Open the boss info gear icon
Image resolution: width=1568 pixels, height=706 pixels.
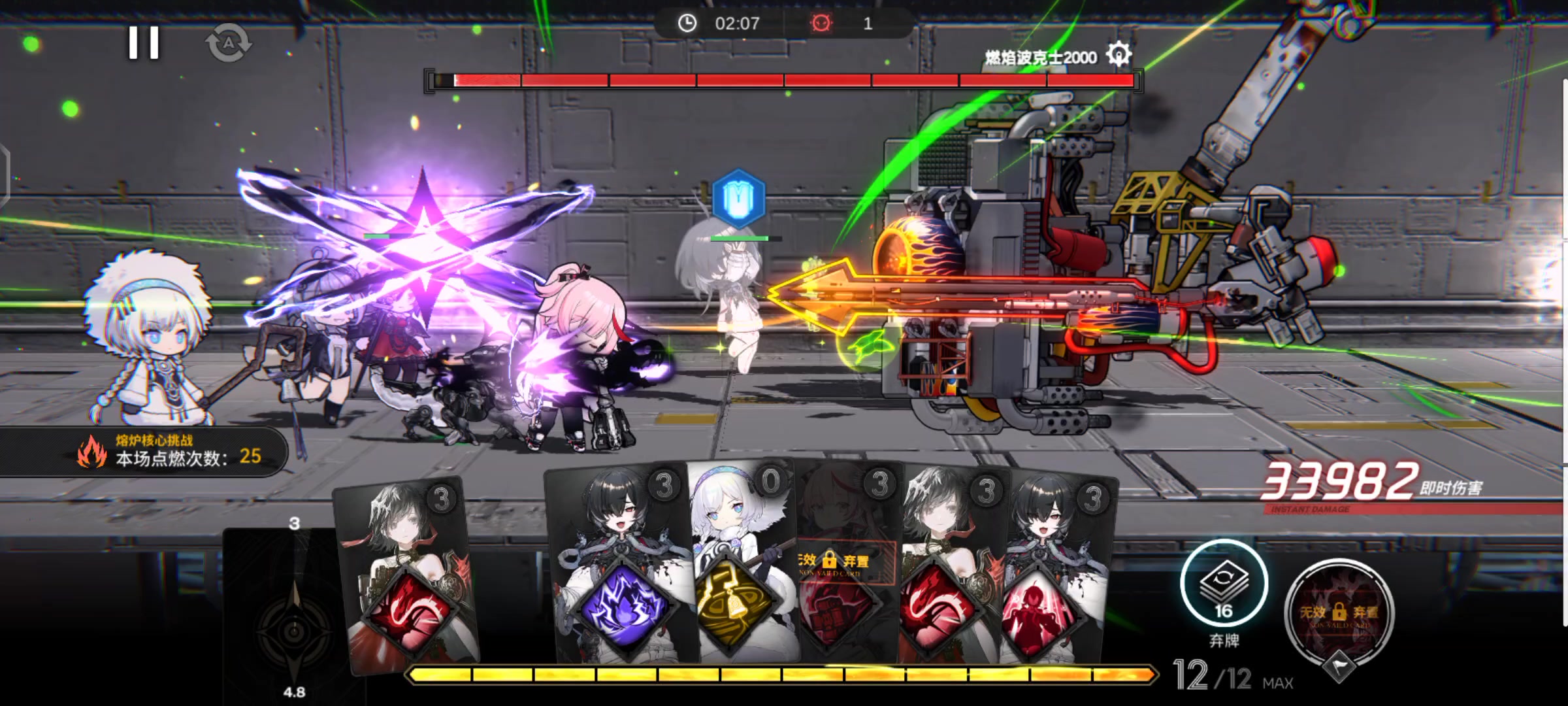click(1118, 54)
